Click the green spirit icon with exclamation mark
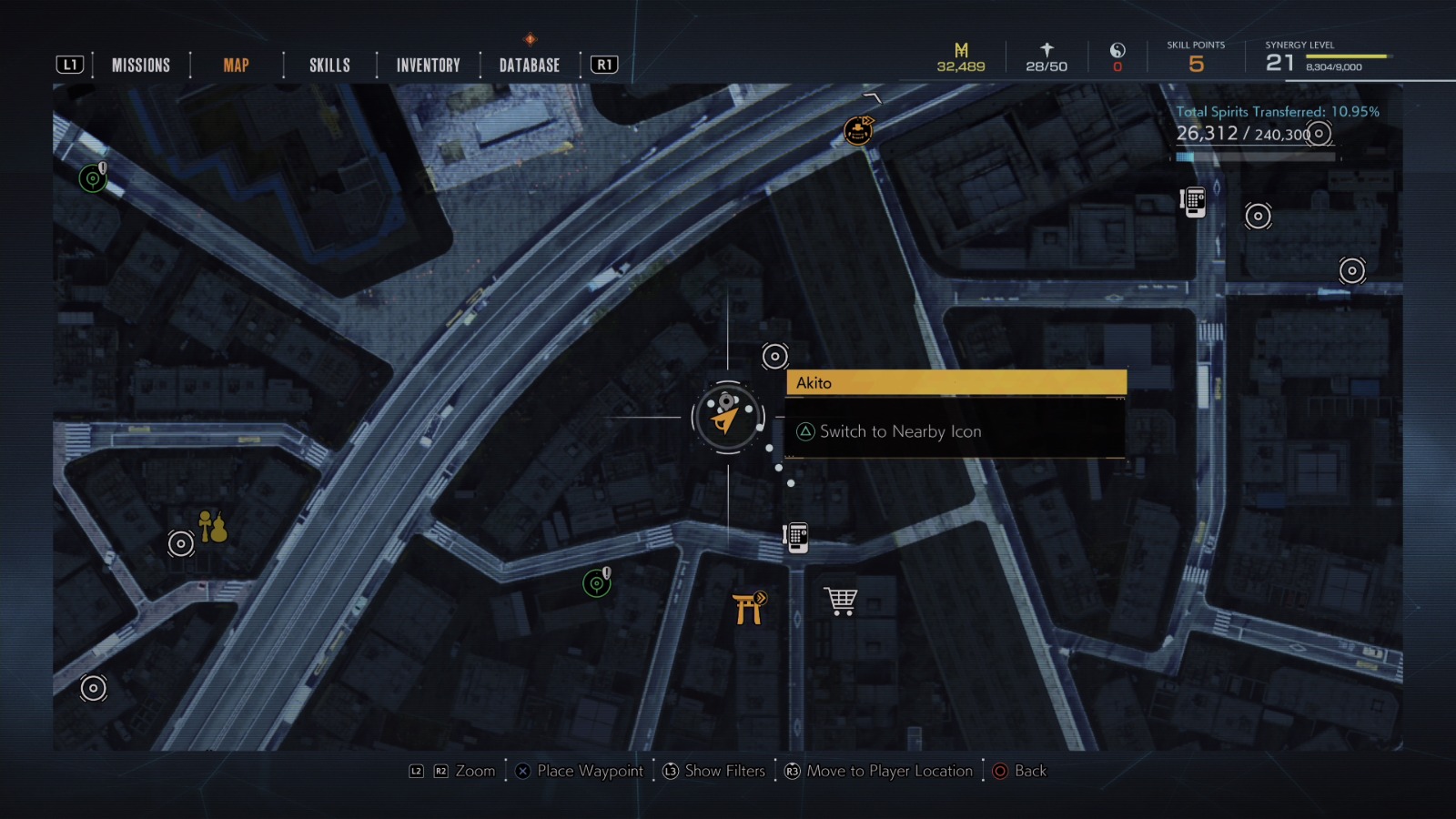This screenshot has height=819, width=1456. click(595, 581)
